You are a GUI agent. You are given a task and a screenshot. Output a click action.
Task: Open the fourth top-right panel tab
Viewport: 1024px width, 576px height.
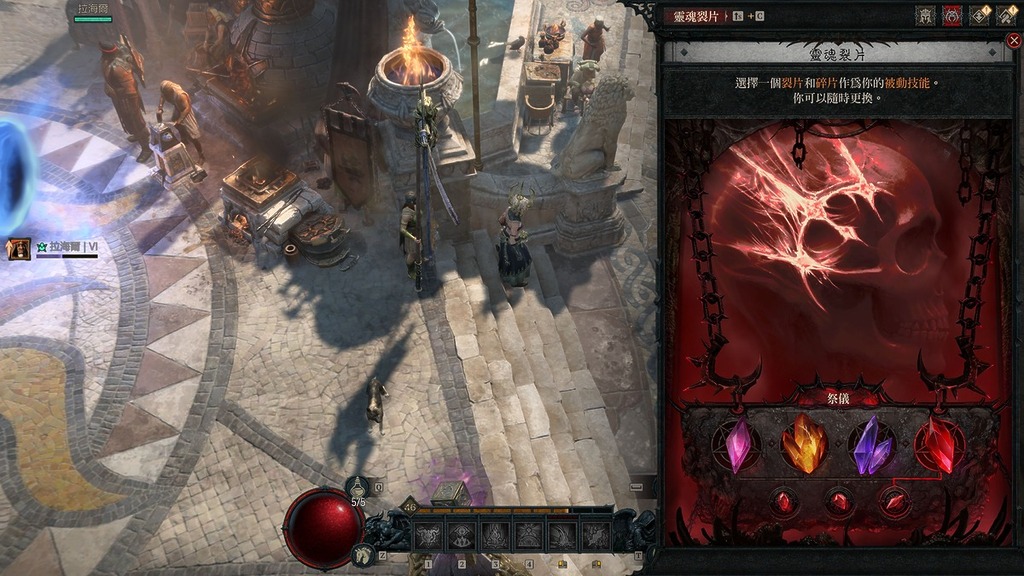coord(1005,16)
